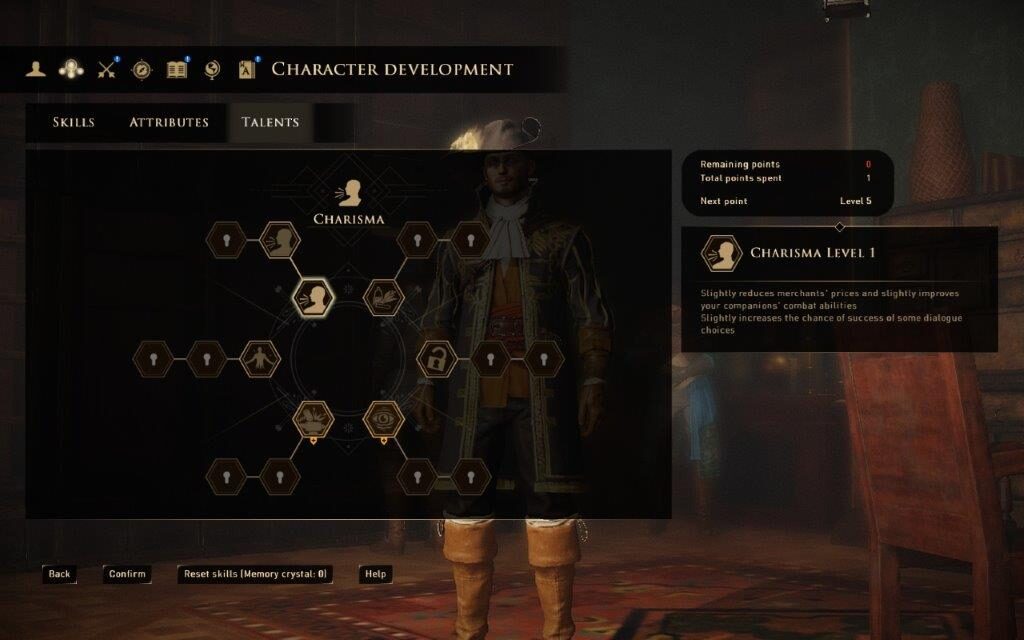The width and height of the screenshot is (1024, 640).
Task: Click the dim Charisma level 2 talent
Action: click(281, 240)
